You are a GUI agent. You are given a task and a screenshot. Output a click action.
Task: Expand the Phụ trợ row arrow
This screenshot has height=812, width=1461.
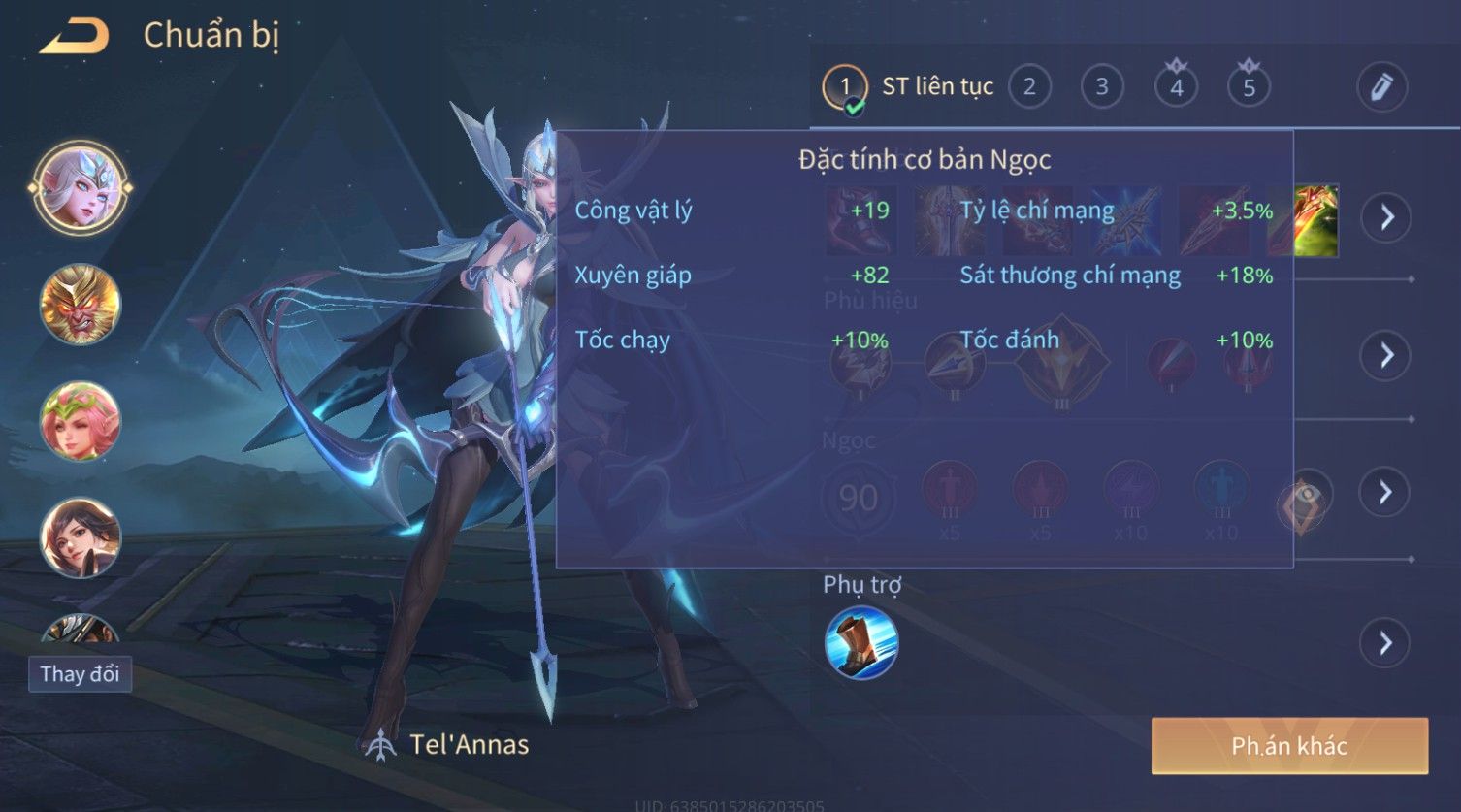click(x=1386, y=642)
